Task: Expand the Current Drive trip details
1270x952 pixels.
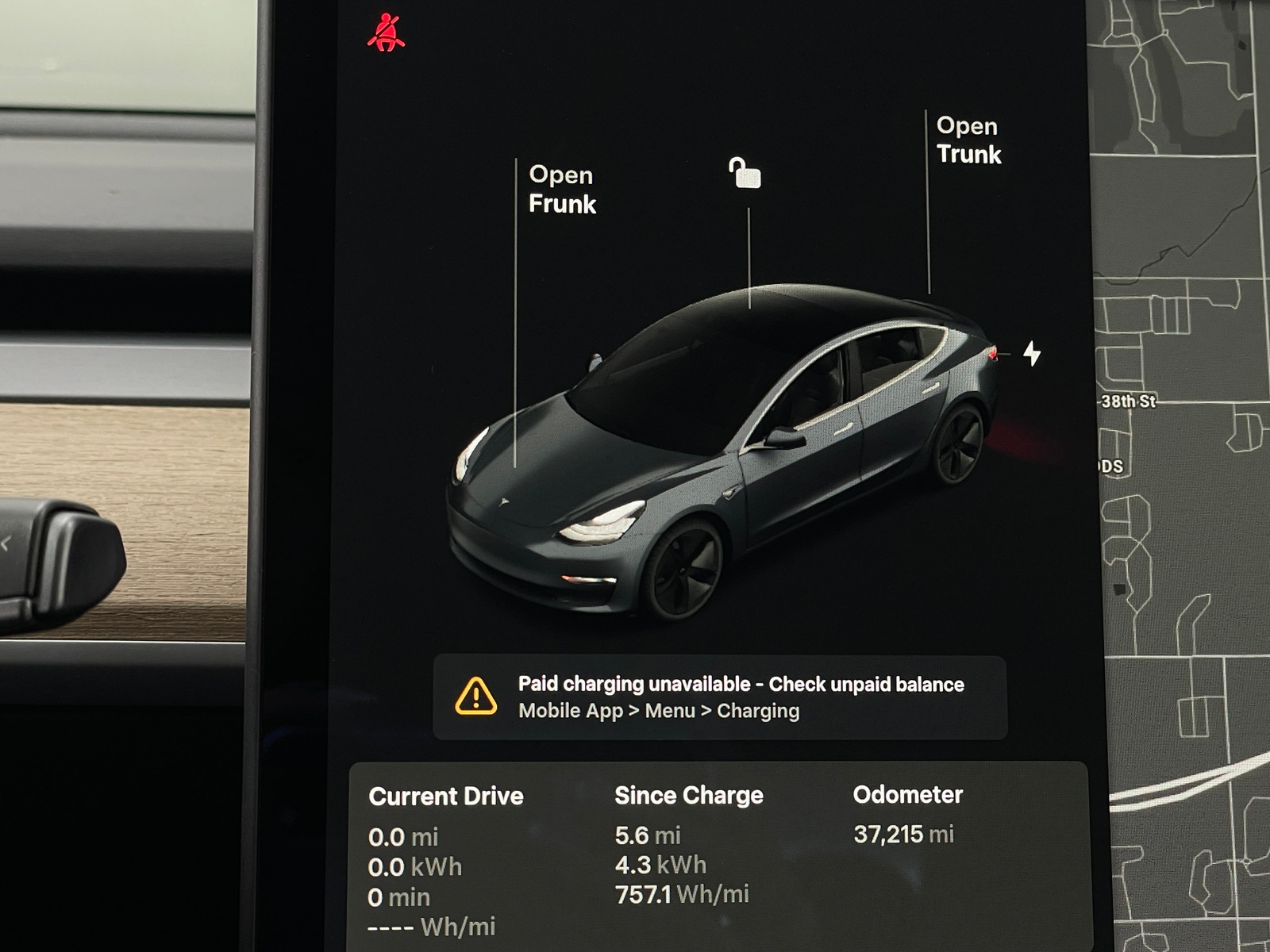Action: click(447, 797)
